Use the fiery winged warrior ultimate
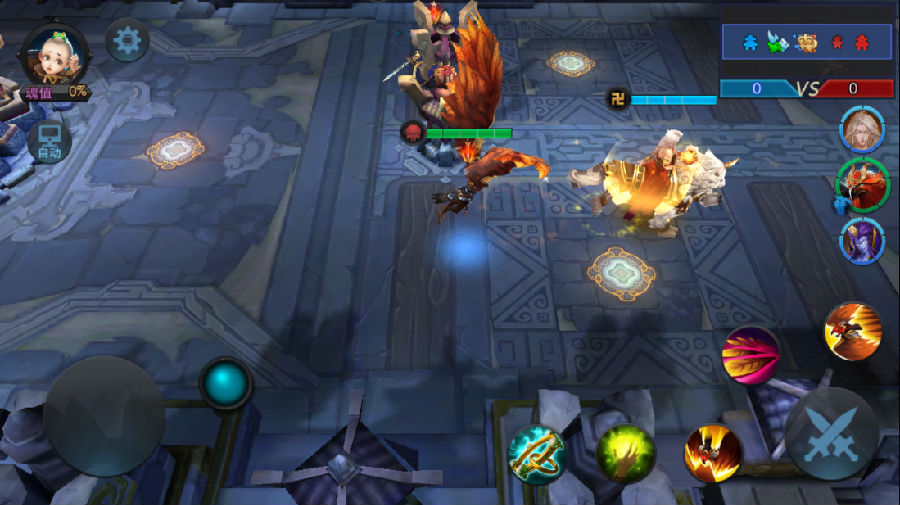 pyautogui.click(x=853, y=331)
